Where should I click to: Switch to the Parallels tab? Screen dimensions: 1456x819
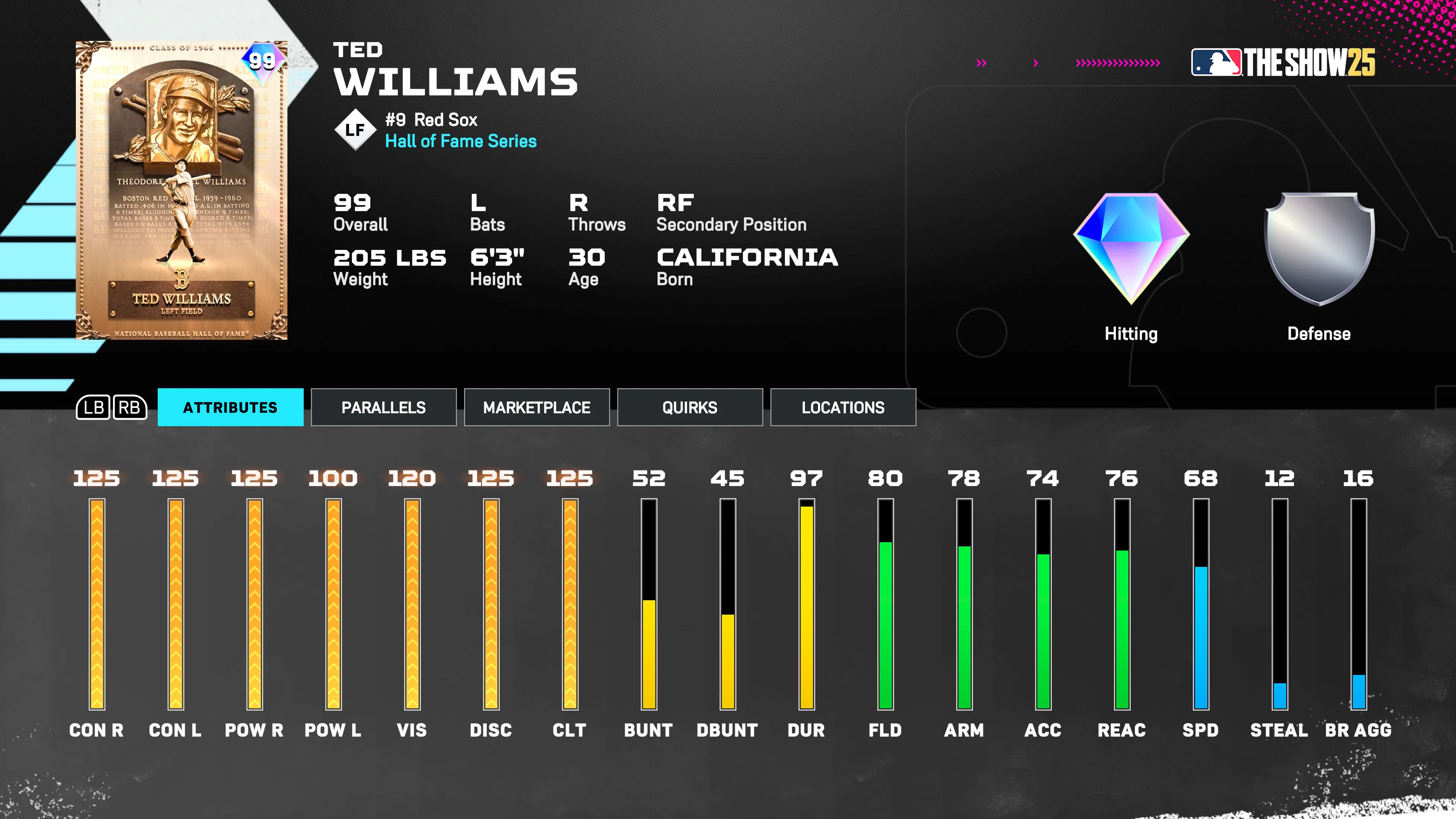click(x=384, y=407)
